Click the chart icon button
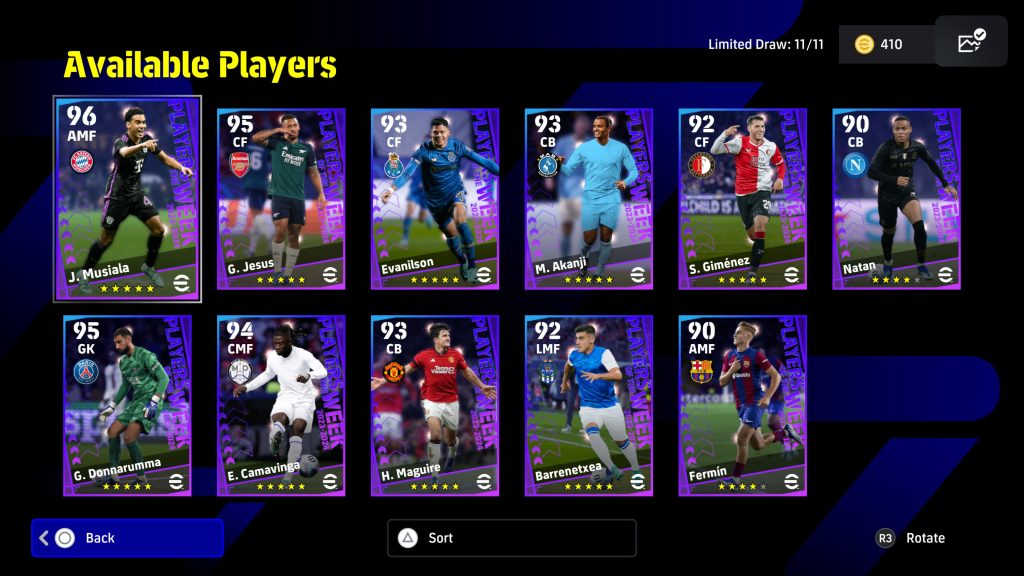Screen dimensions: 1024x576 click(971, 43)
